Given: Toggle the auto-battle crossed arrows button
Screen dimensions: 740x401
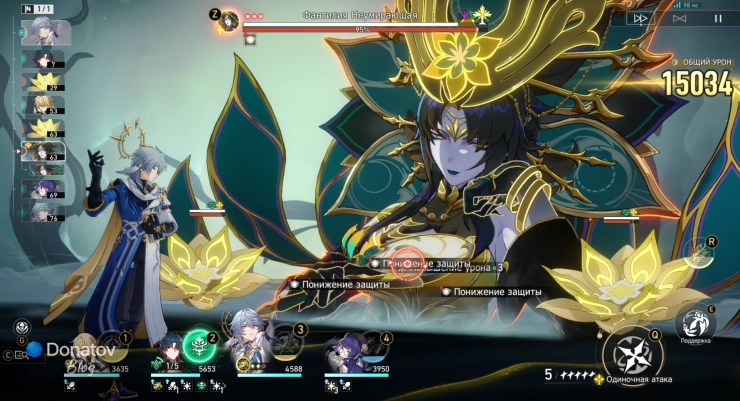Looking at the screenshot, I should click(x=679, y=18).
